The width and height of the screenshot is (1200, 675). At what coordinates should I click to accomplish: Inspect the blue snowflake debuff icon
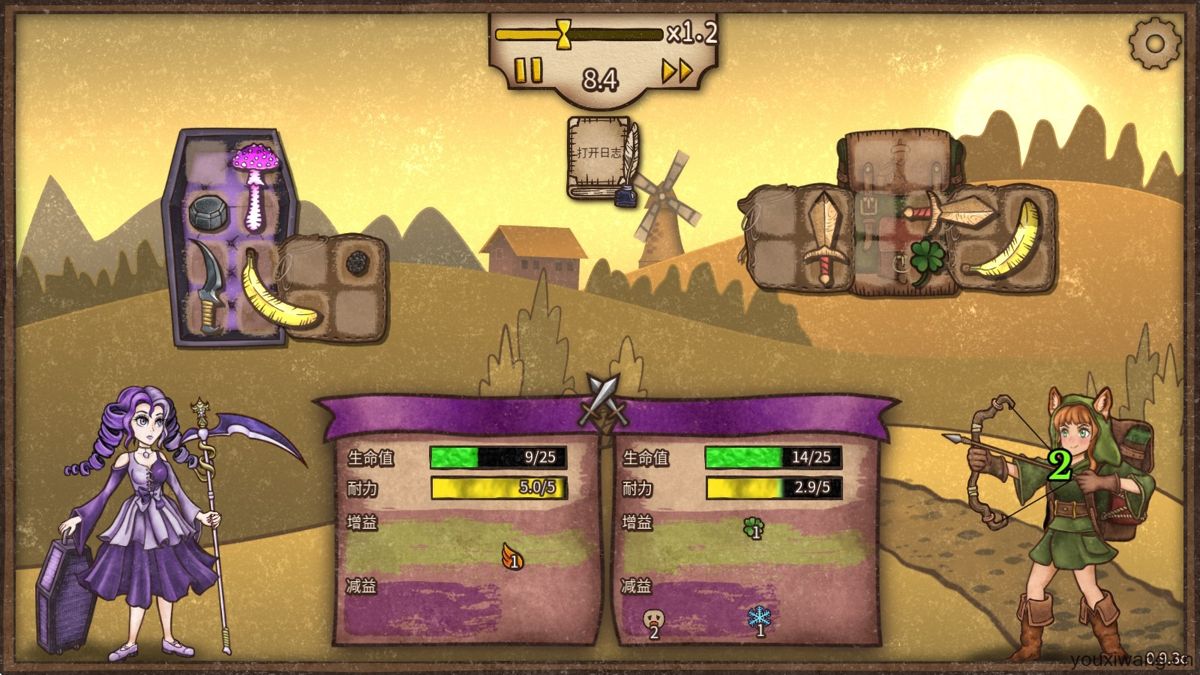point(759,619)
